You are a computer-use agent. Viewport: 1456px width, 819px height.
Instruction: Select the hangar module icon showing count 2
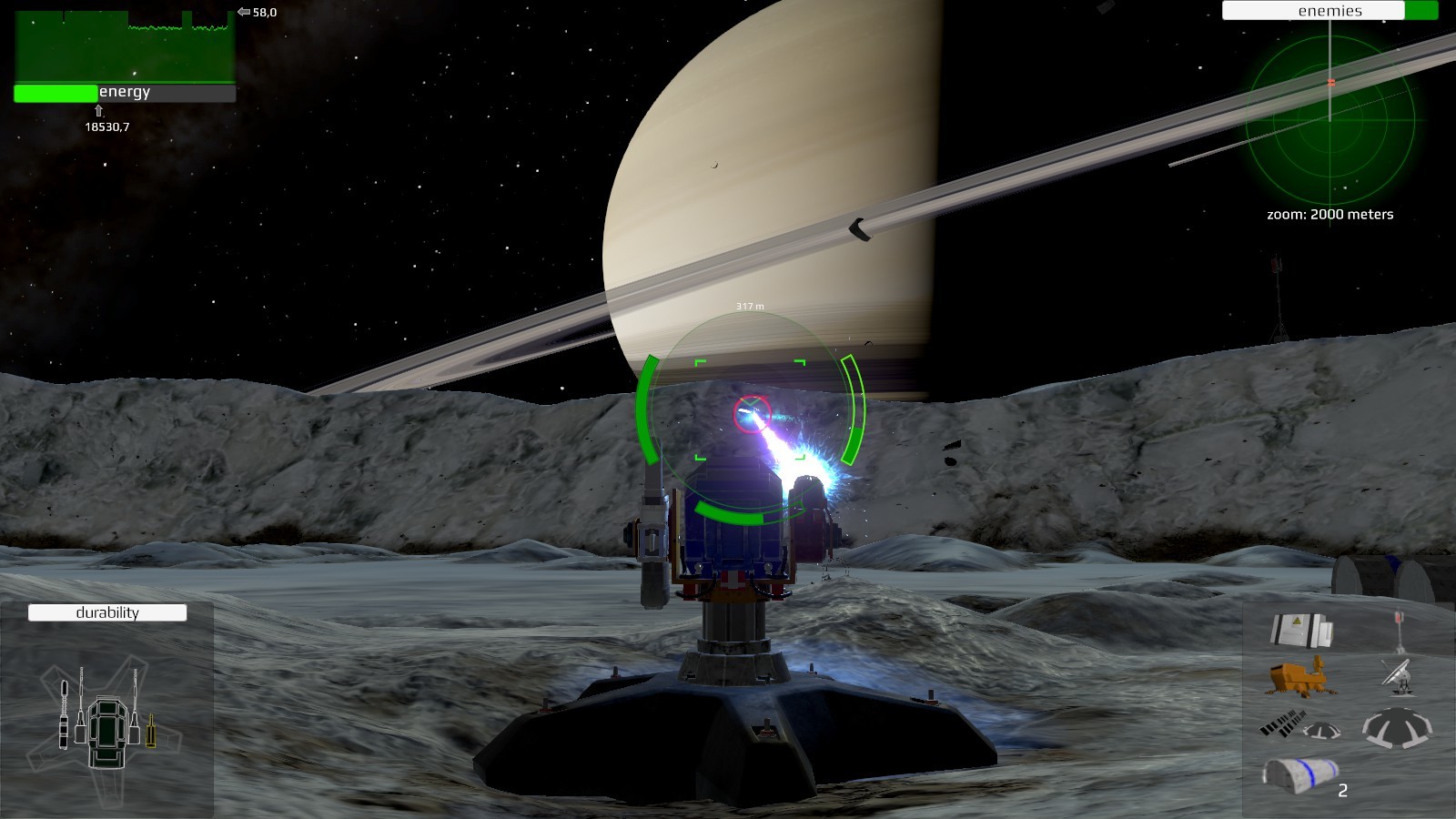[x=1299, y=773]
